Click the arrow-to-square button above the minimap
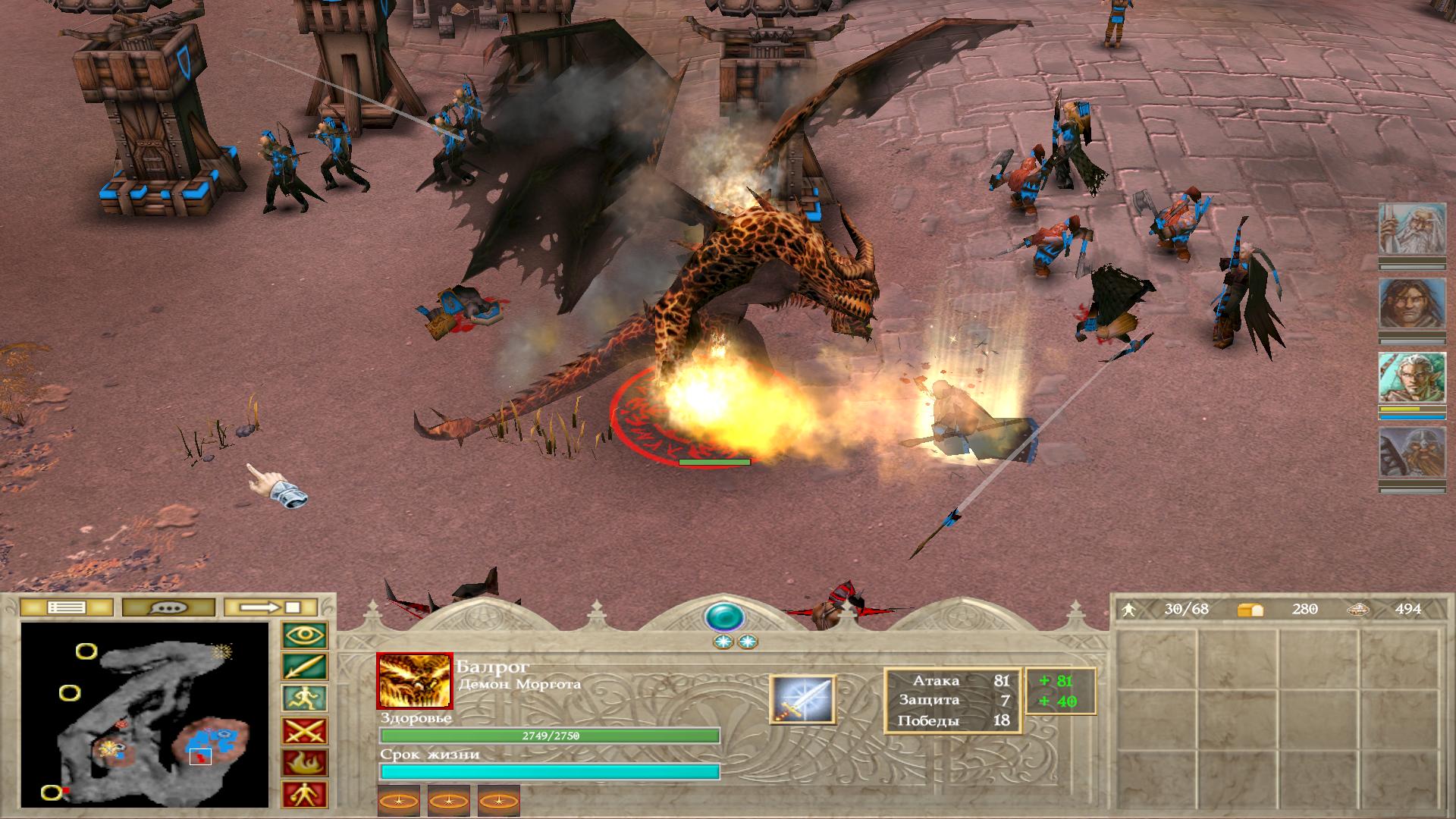 [271, 607]
